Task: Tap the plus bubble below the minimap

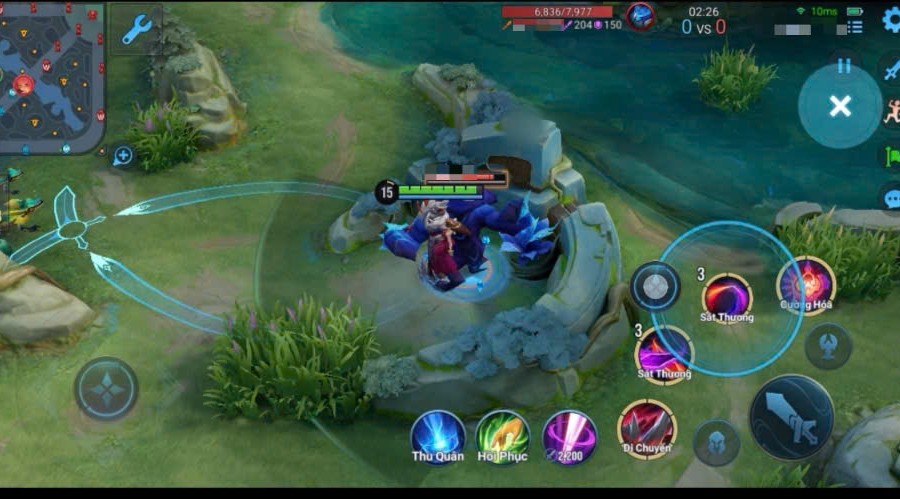Action: [x=123, y=155]
